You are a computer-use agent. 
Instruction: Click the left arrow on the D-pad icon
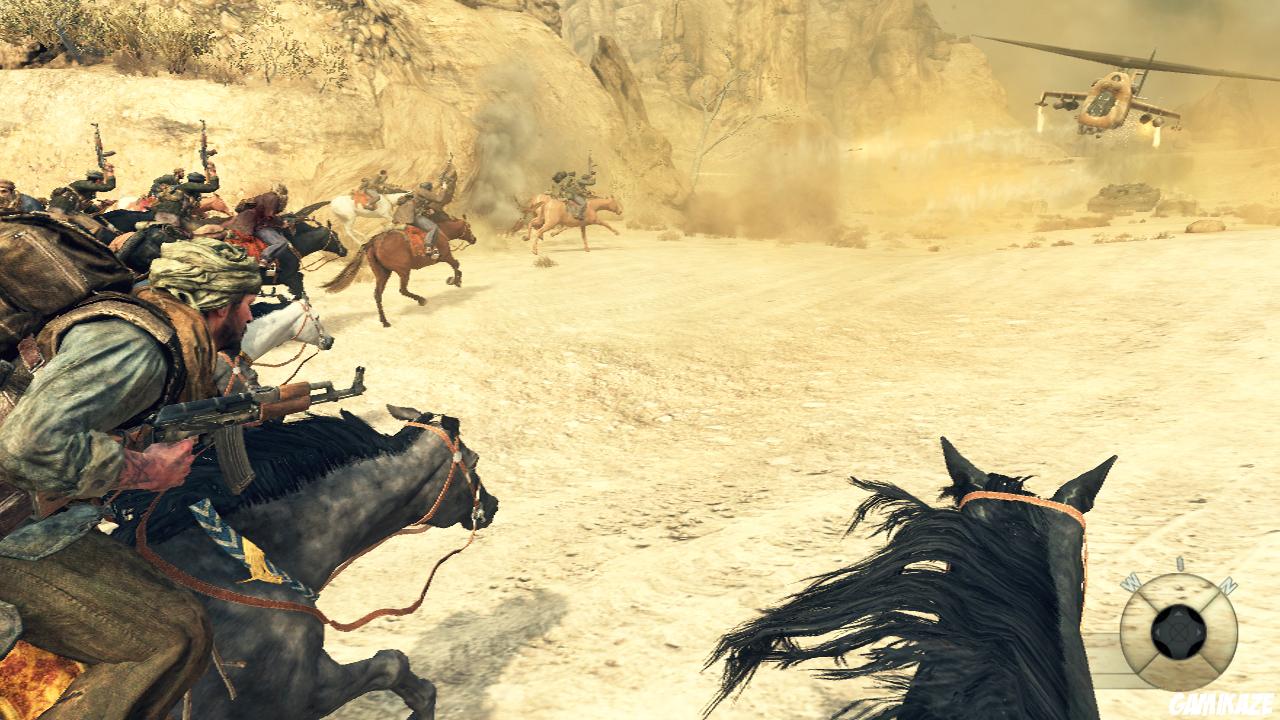point(1159,632)
